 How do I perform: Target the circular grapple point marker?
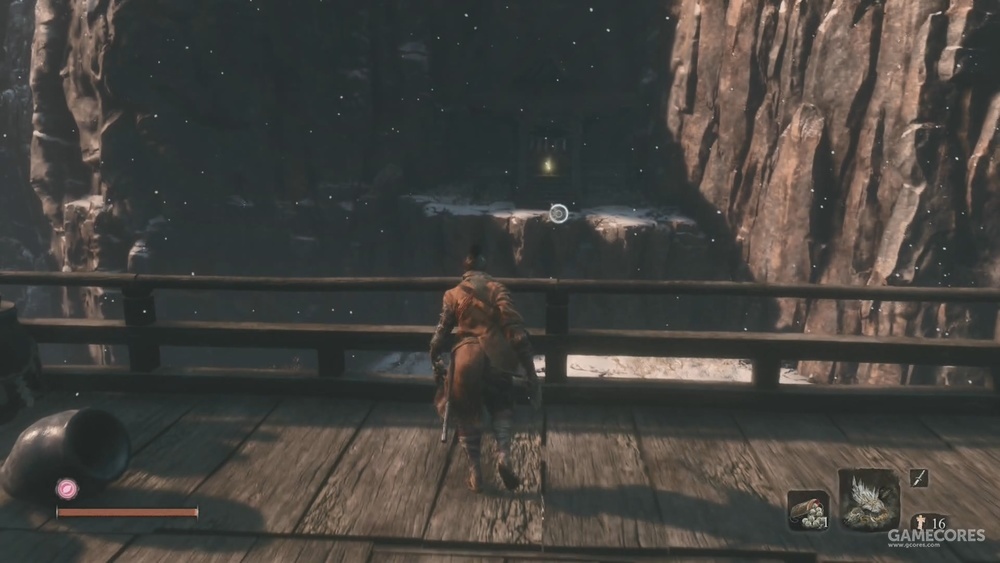click(x=559, y=213)
